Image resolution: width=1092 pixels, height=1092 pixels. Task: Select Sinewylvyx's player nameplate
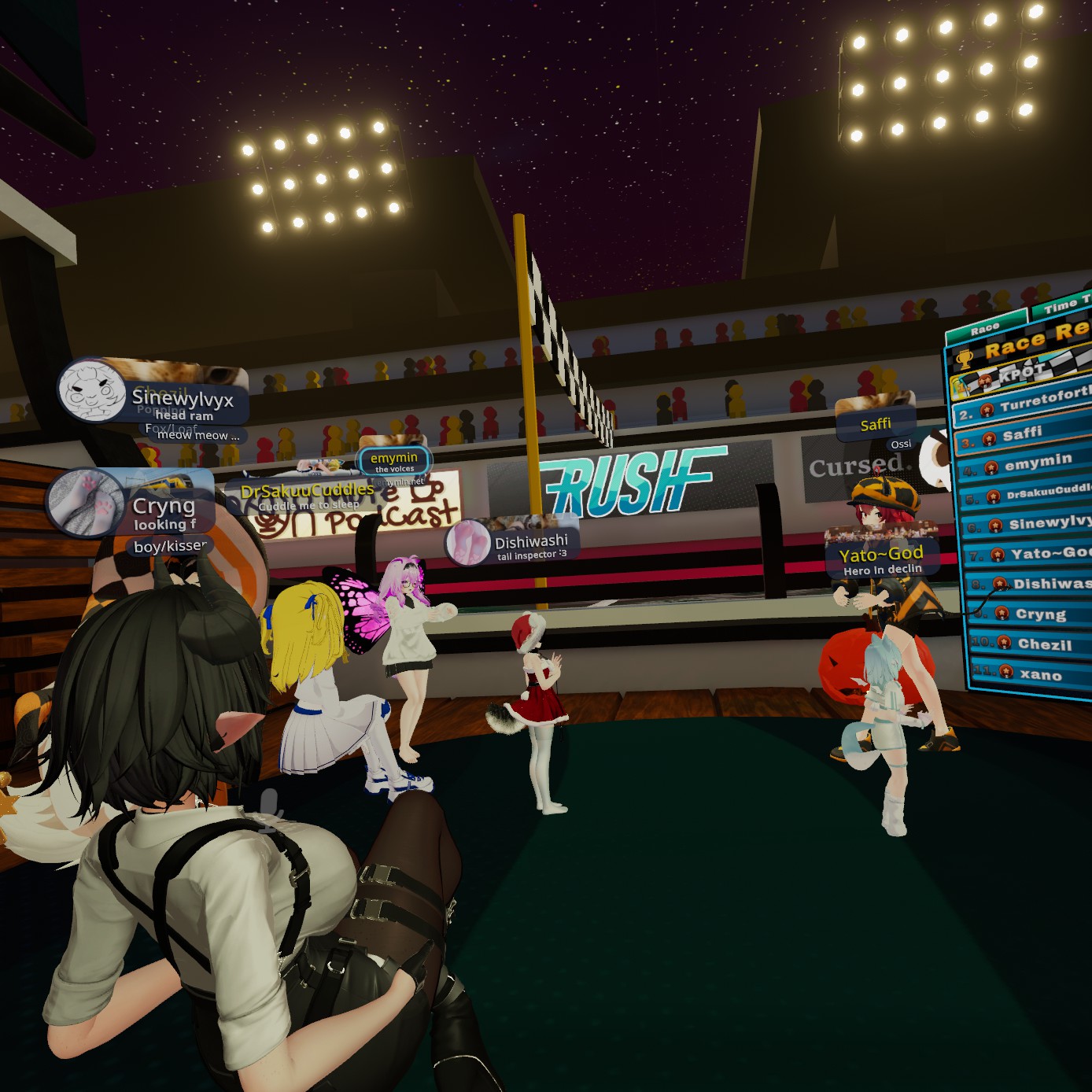(x=182, y=400)
